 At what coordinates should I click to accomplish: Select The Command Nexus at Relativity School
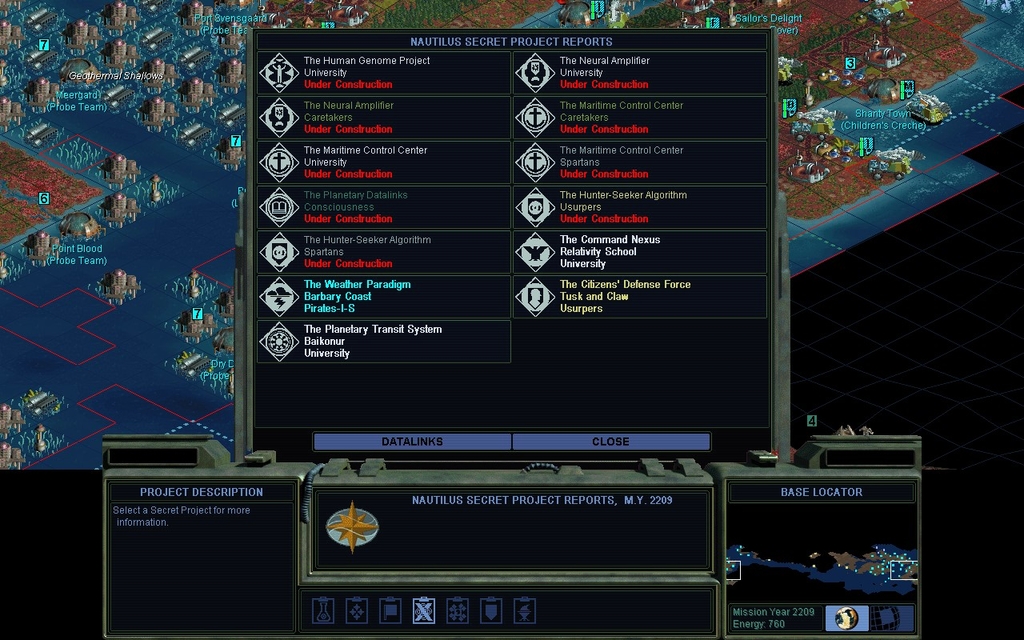(640, 252)
